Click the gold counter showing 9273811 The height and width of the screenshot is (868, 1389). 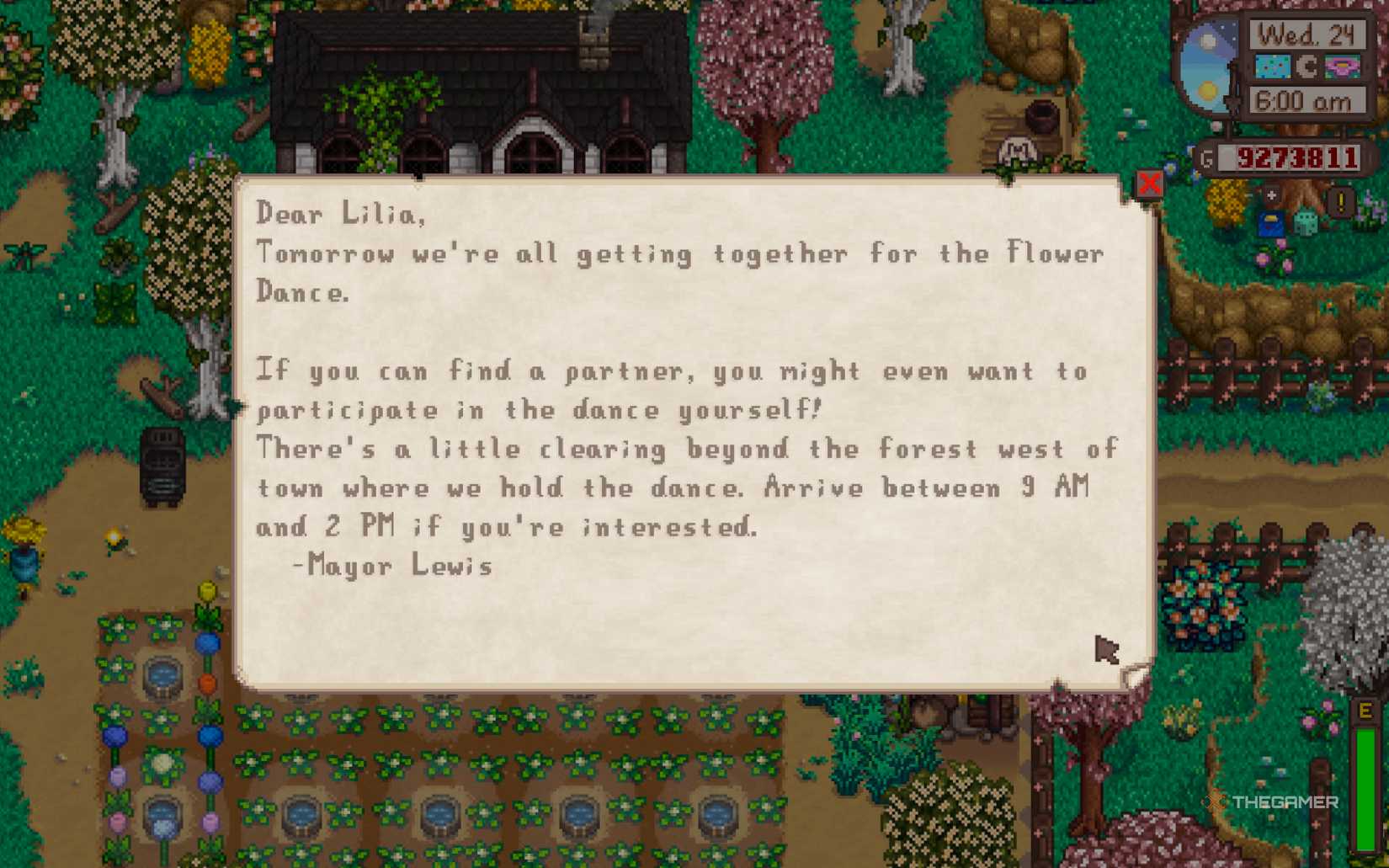tap(1295, 157)
